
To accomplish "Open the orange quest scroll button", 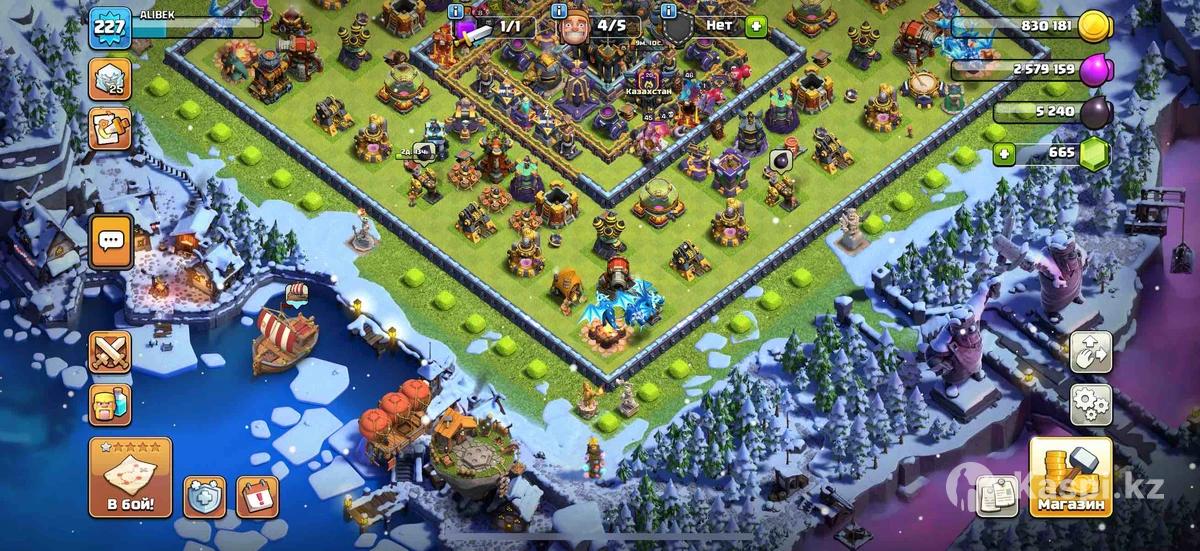I will point(109,129).
